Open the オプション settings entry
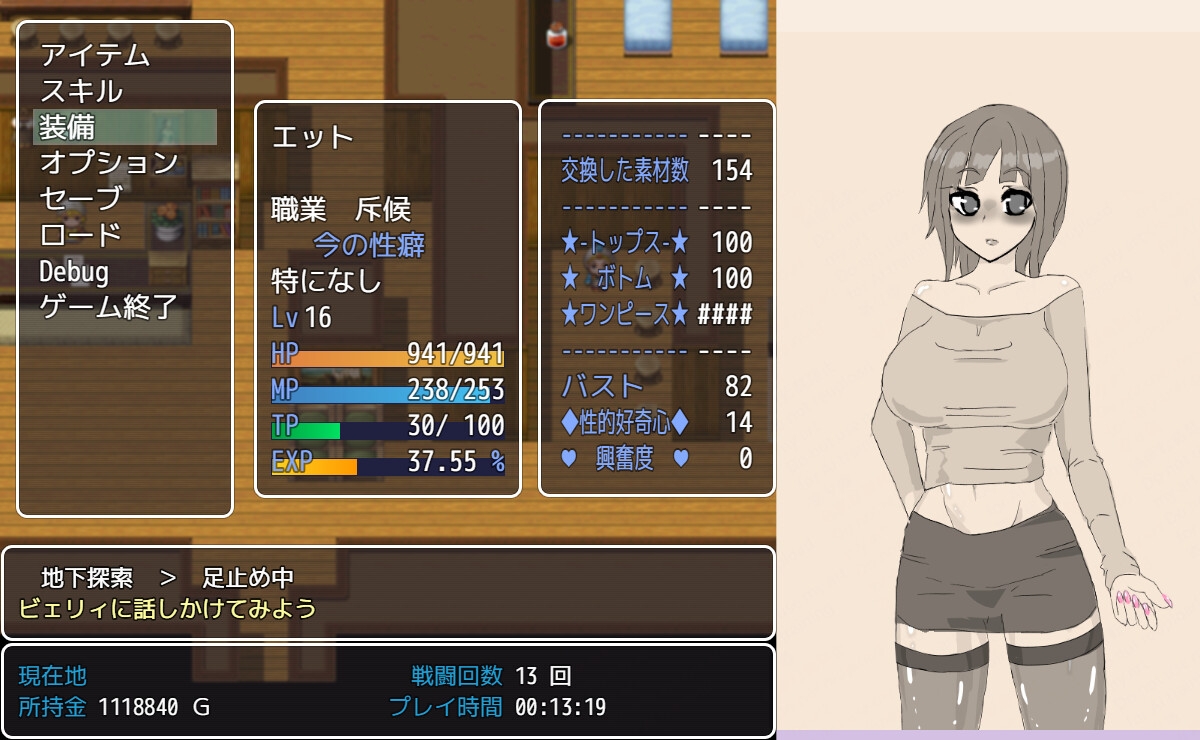Screen dimensions: 1200x740 109,163
